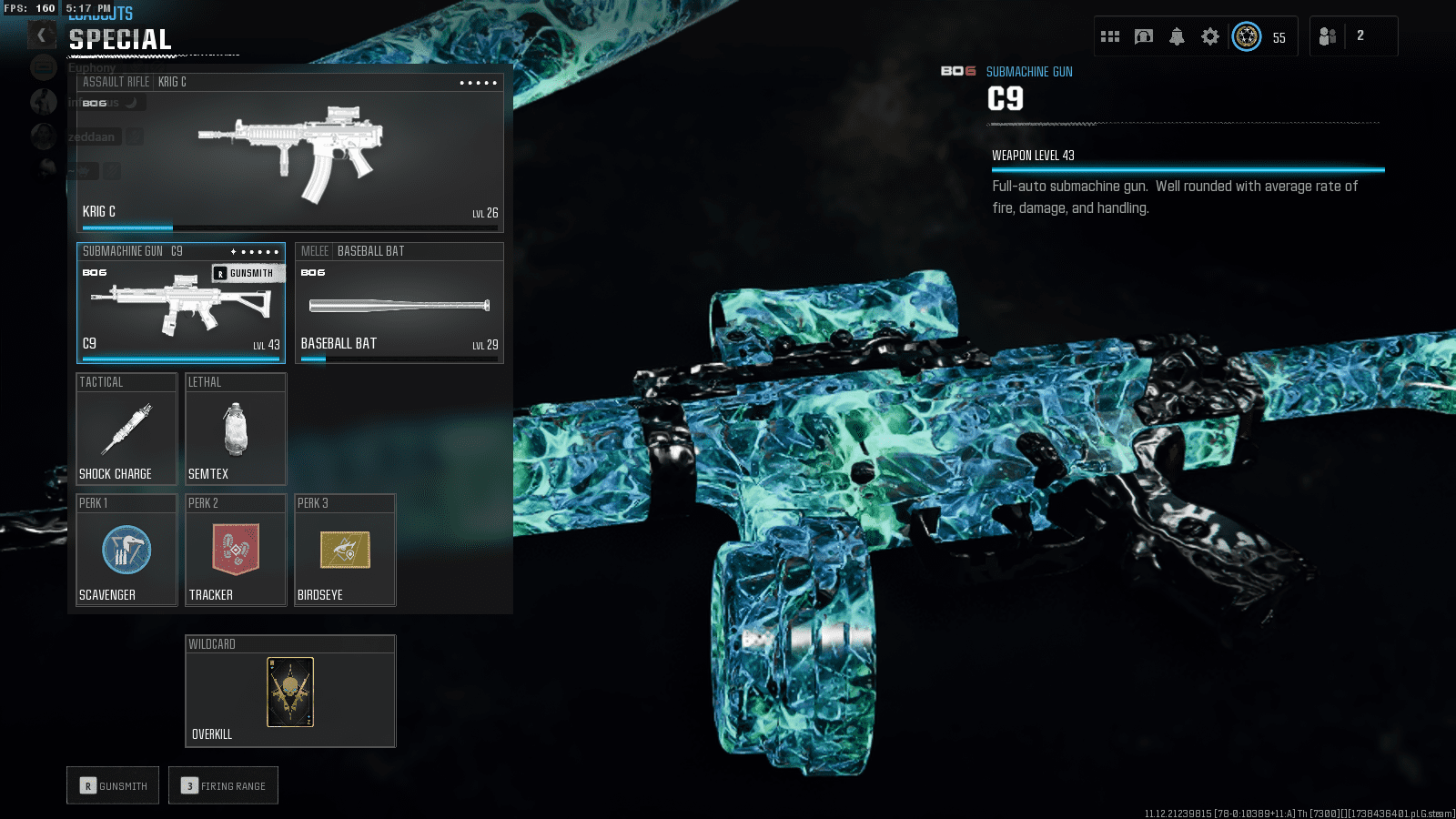Select the Krig C assault rifle slot
Viewport: 1456px width, 819px height.
pos(289,151)
